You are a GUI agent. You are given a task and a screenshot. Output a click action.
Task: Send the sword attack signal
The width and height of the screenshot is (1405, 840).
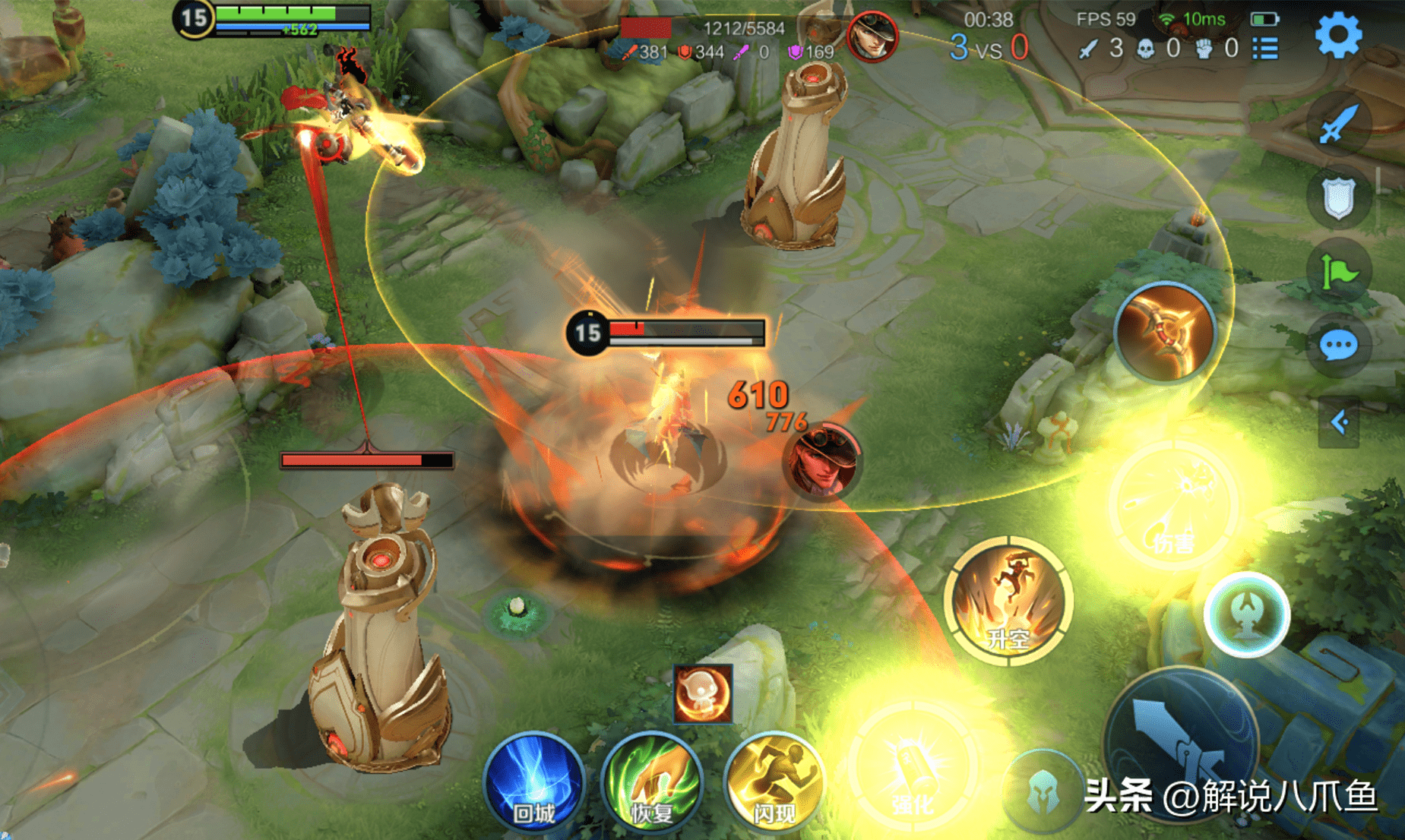pos(1338,123)
